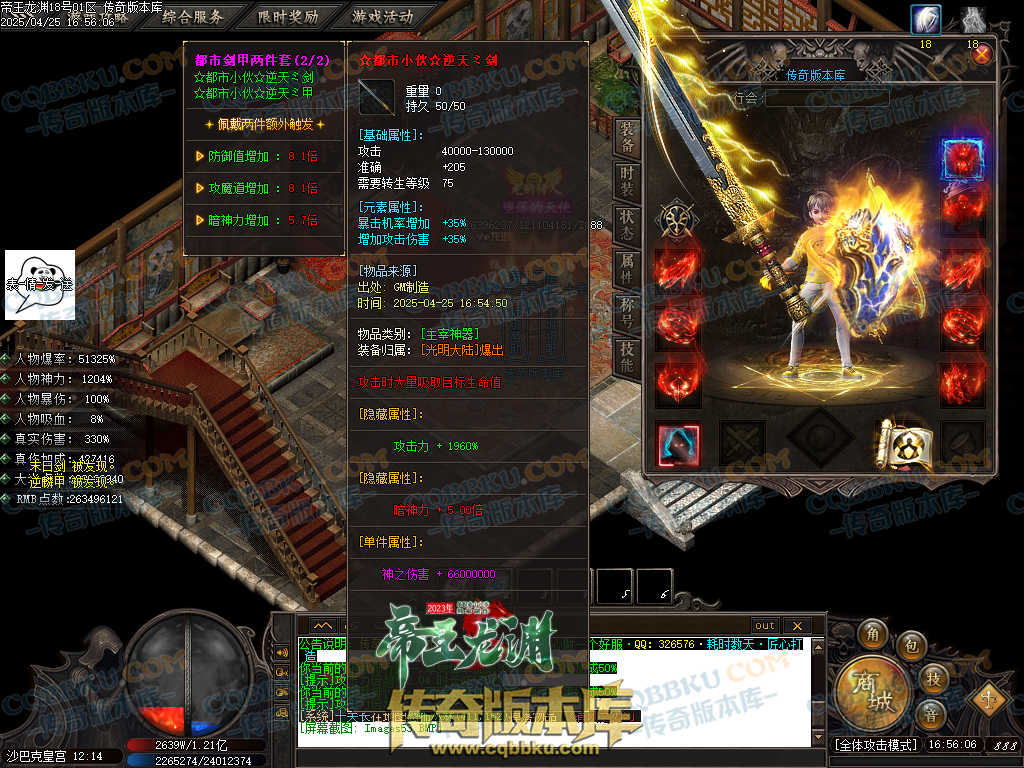Switch to the 装备 tab
This screenshot has width=1024, height=768.
[627, 137]
